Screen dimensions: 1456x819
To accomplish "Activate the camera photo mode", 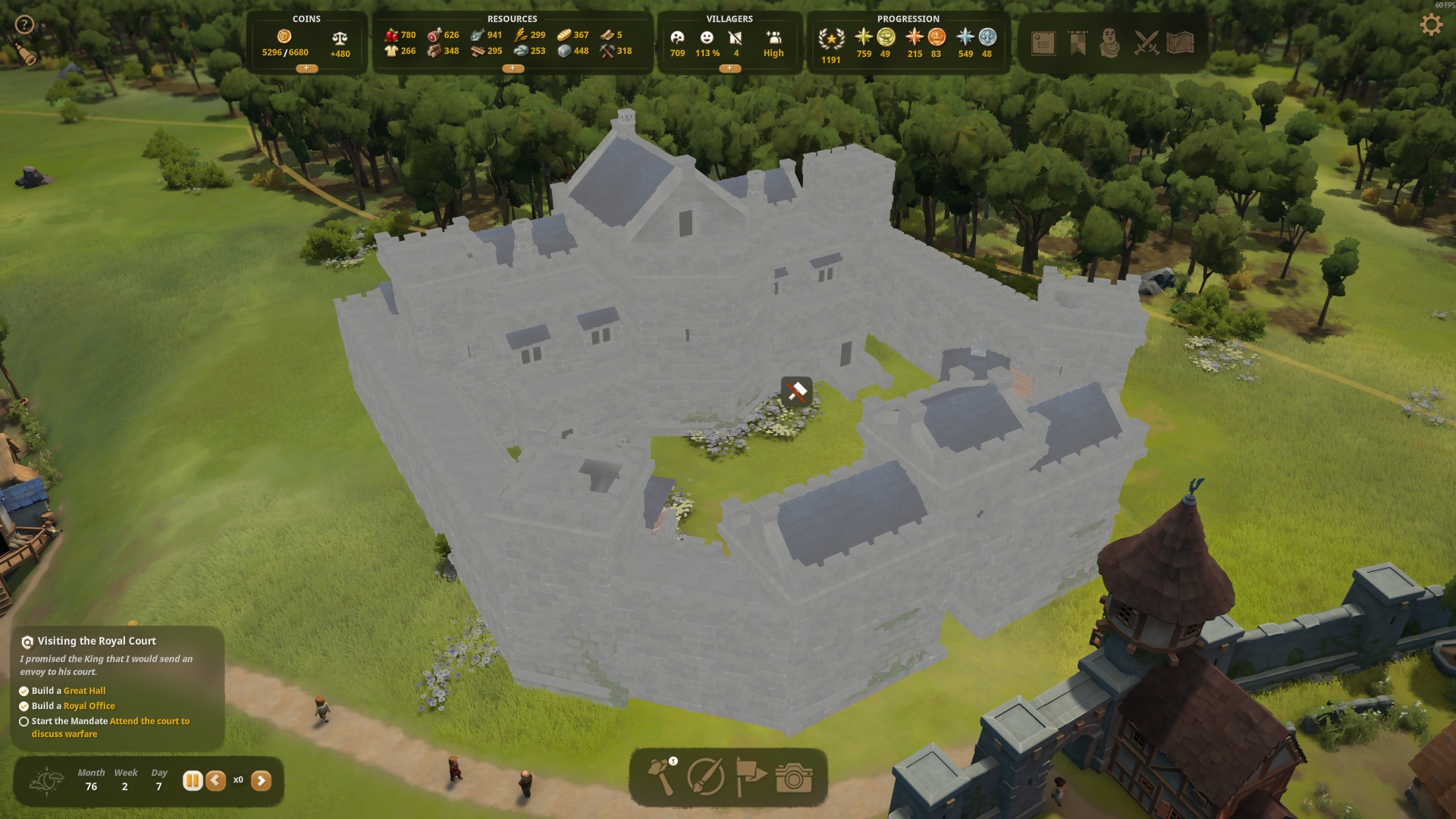I will [x=793, y=778].
